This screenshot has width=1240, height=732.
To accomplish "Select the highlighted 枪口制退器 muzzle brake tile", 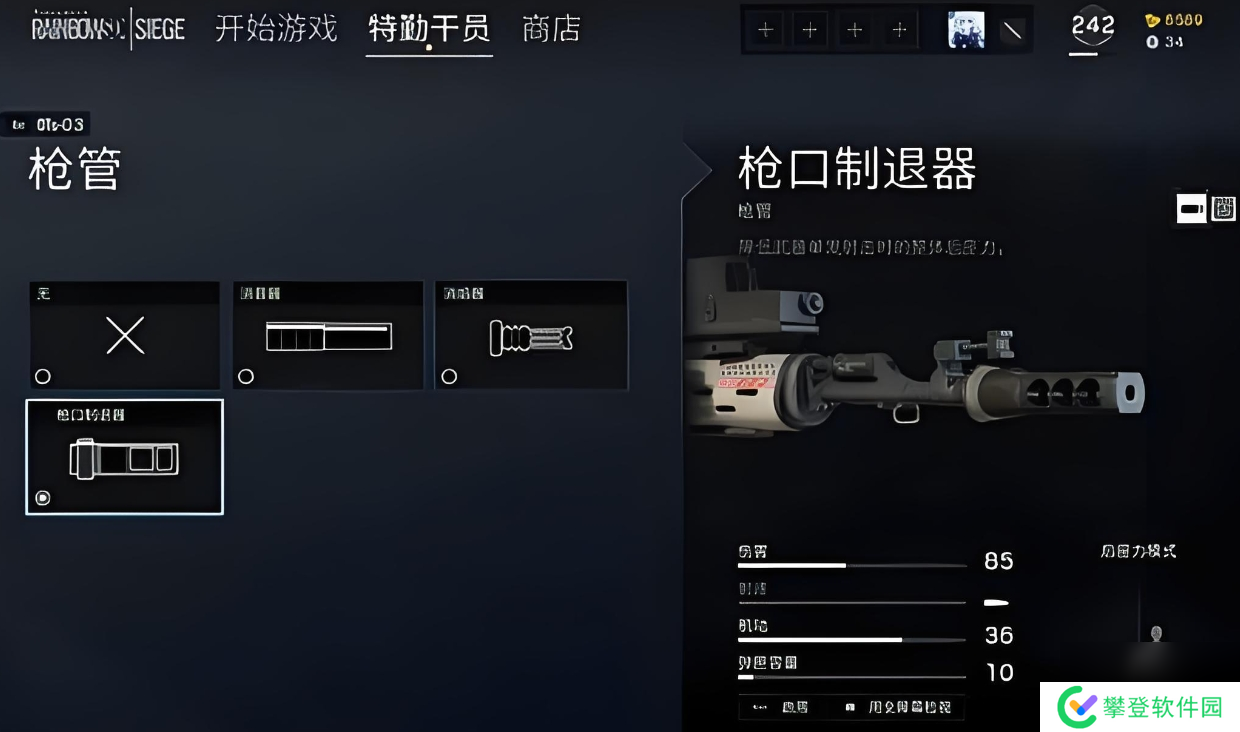I will [x=125, y=457].
